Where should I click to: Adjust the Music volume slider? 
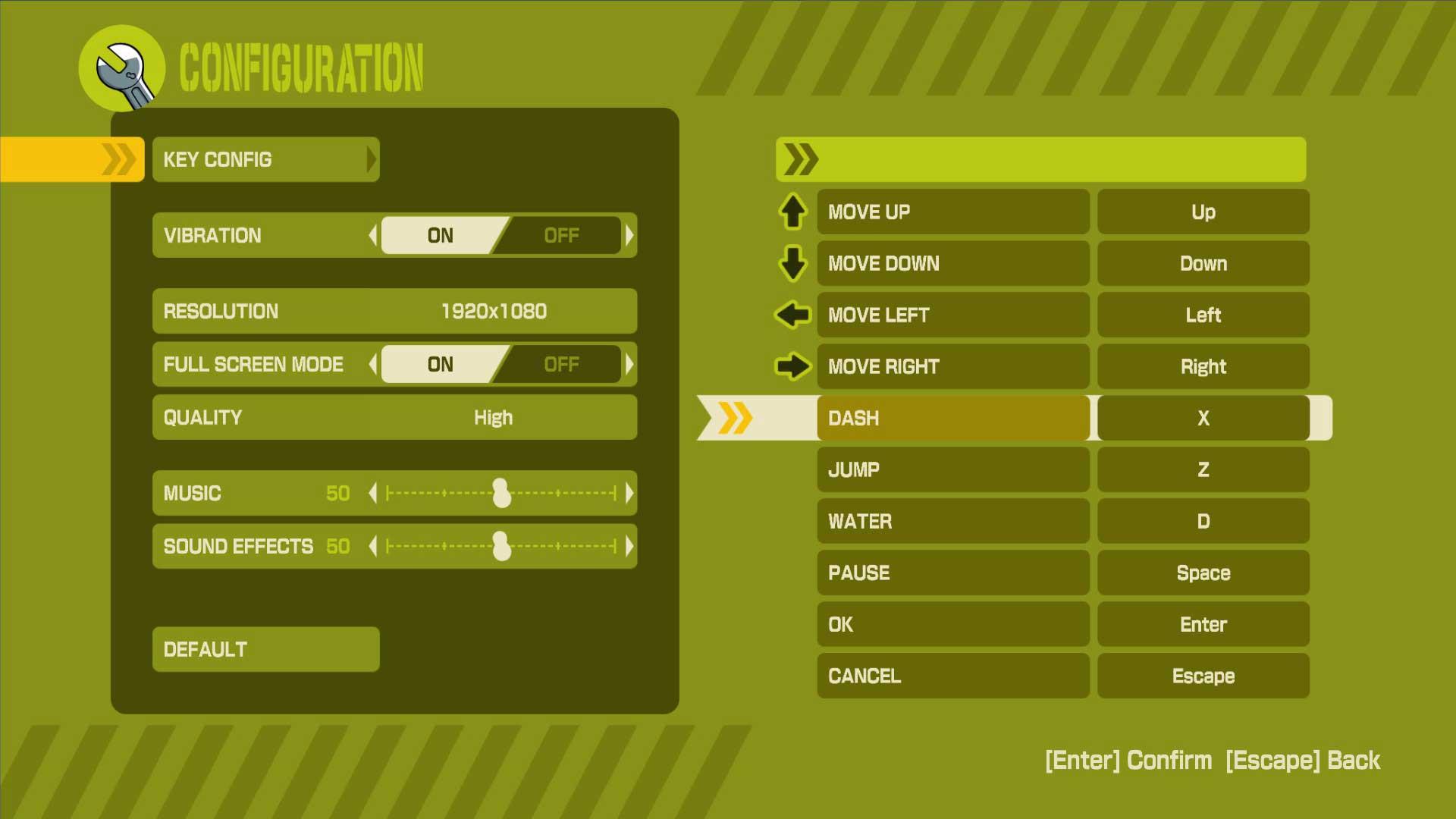point(502,493)
